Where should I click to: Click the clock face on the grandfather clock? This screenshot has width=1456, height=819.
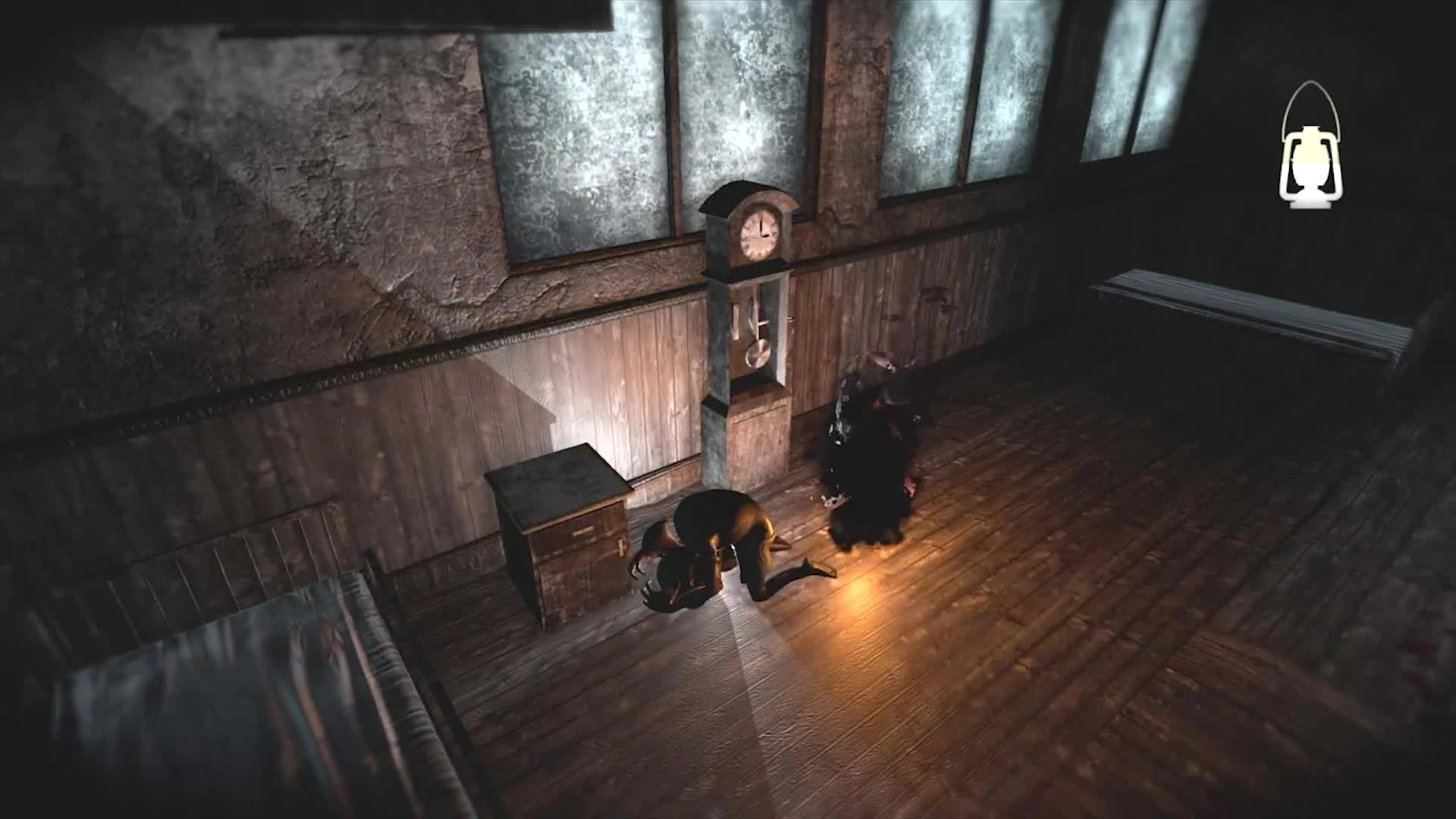coord(758,234)
